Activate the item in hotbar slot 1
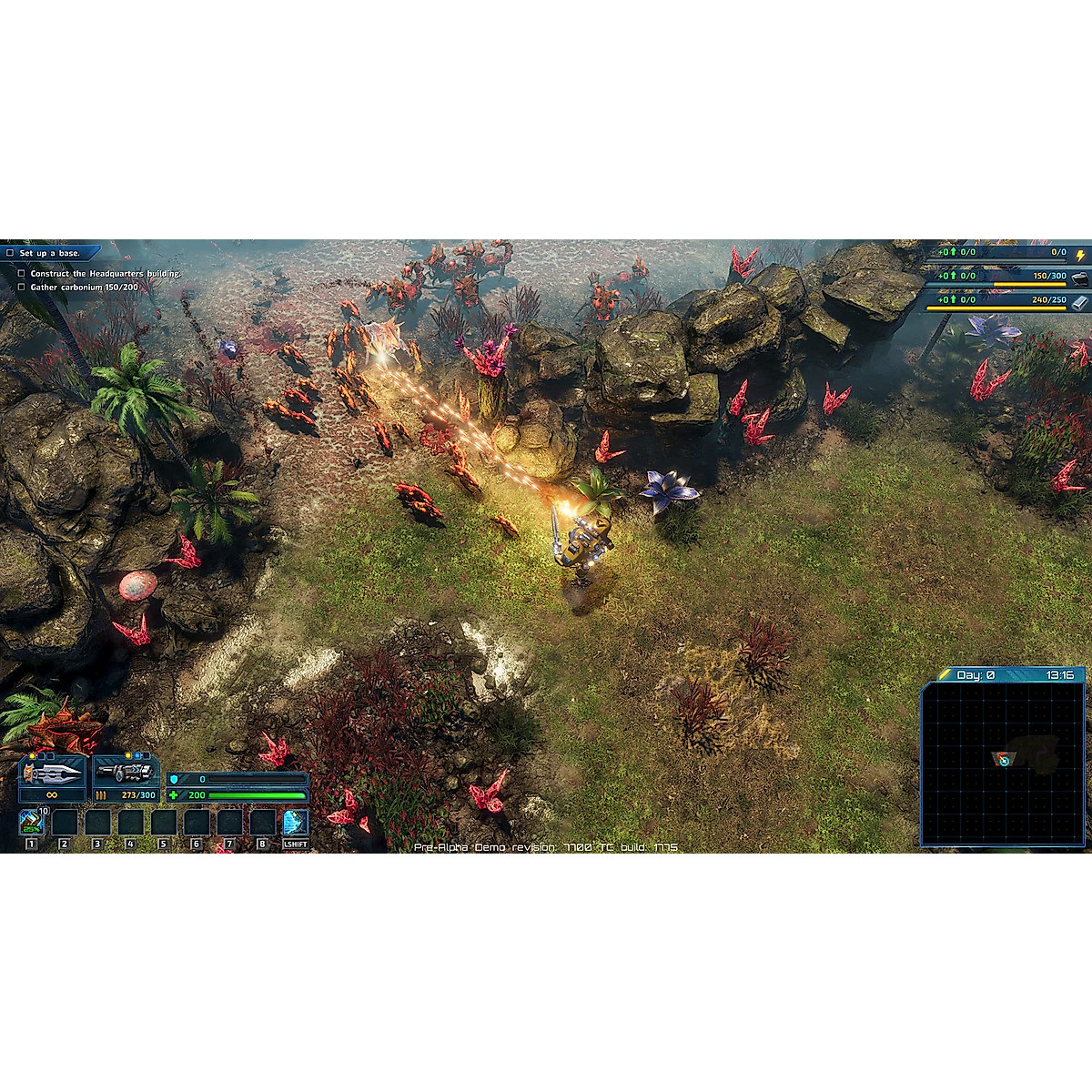This screenshot has width=1092, height=1092. tap(32, 823)
